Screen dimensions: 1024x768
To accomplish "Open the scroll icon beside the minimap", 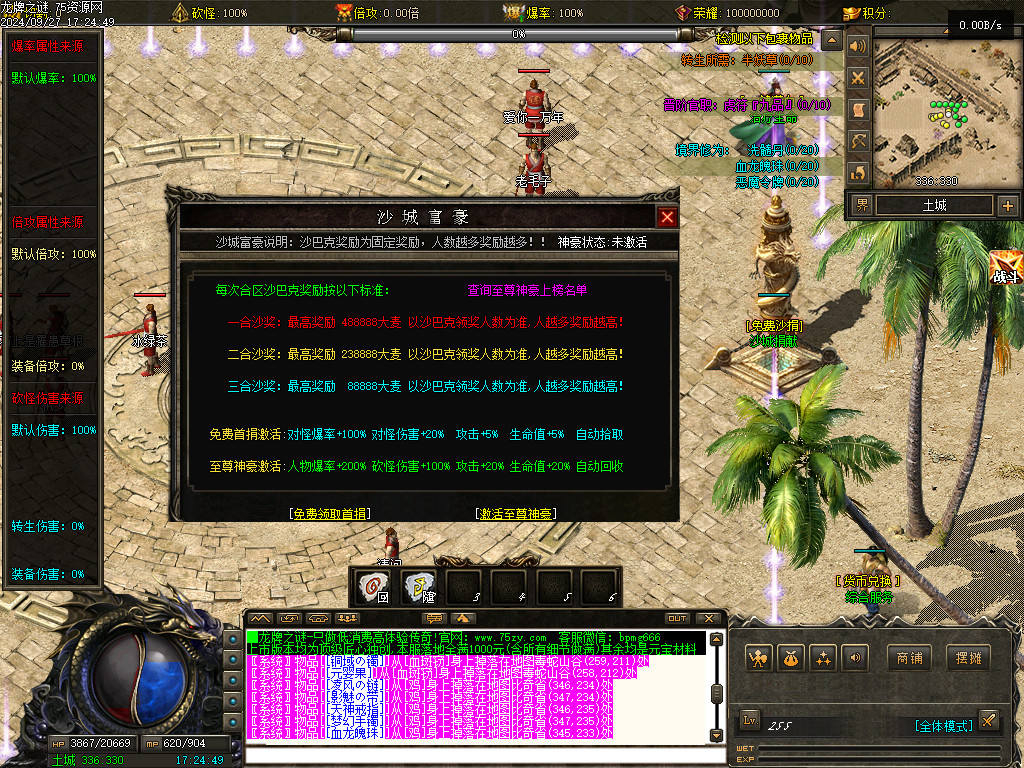I will (857, 109).
